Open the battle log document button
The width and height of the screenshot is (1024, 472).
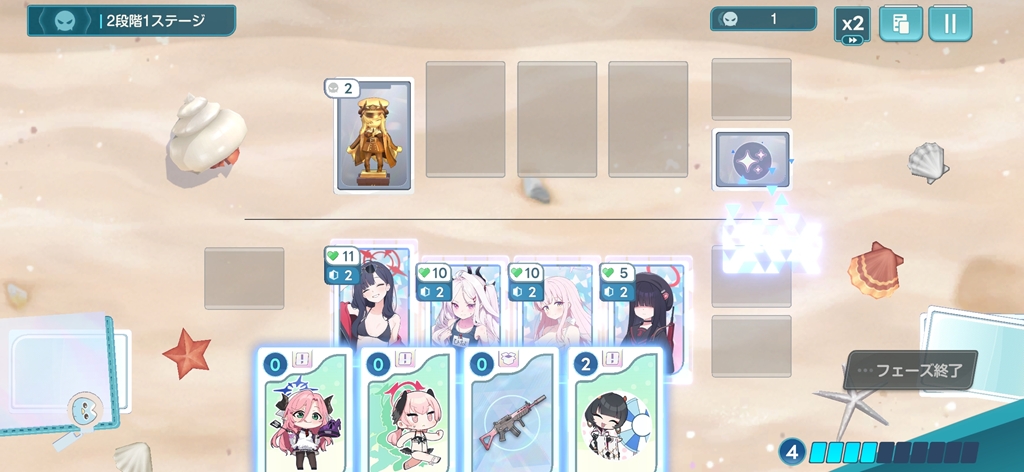900,25
